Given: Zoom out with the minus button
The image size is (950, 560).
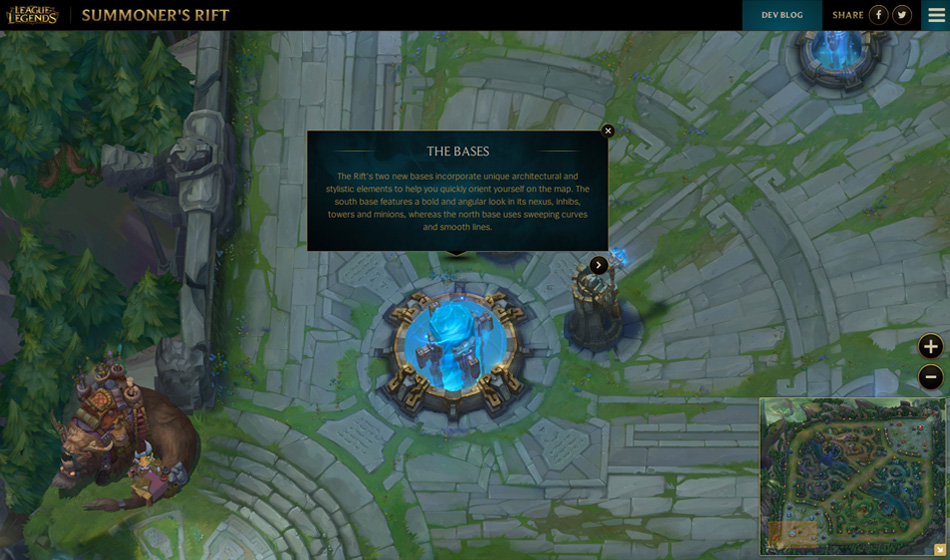Looking at the screenshot, I should coord(931,377).
